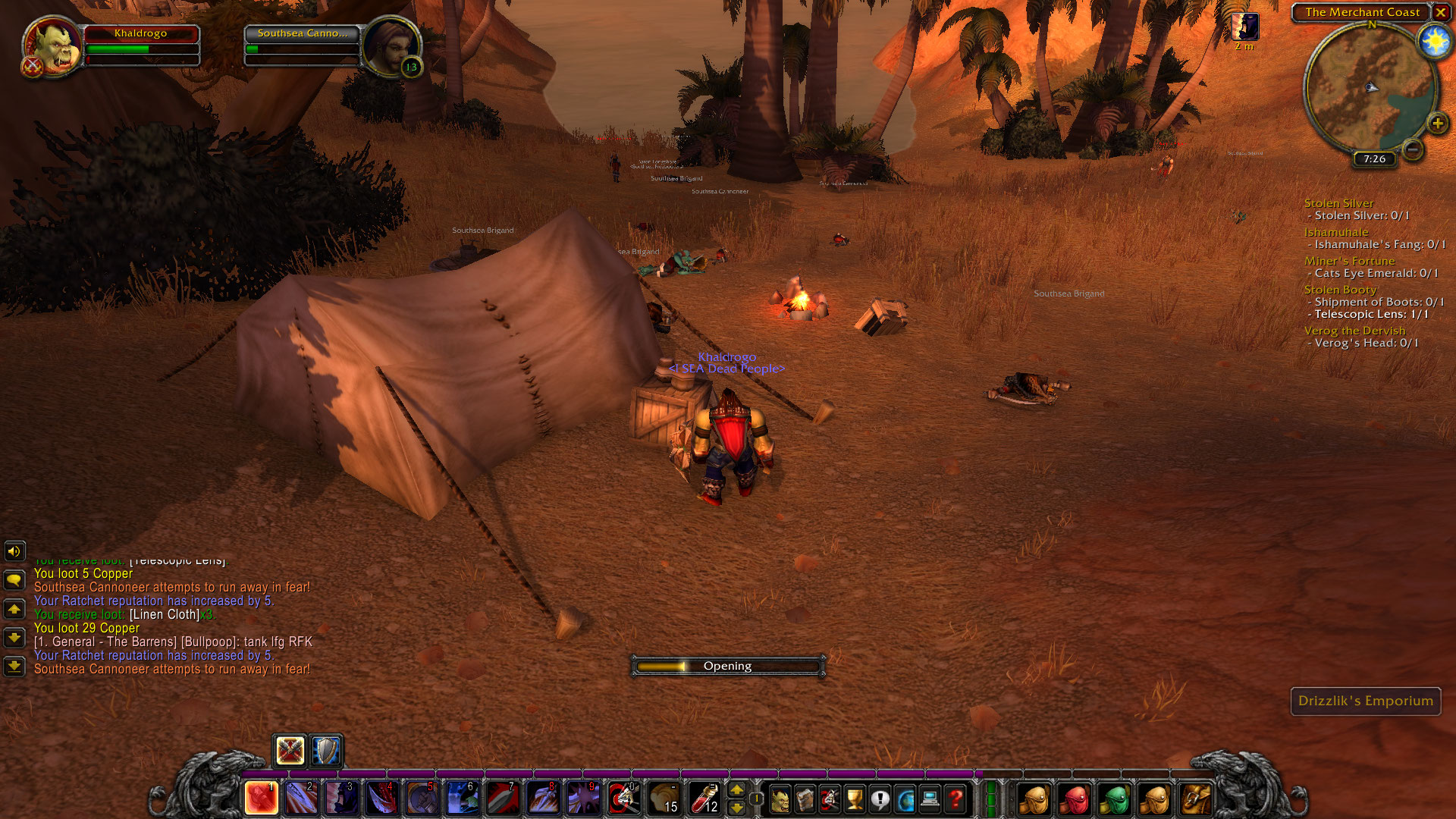Viewport: 1456px width, 819px height.
Task: Open the chat speech-bubble button
Action: [x=14, y=580]
